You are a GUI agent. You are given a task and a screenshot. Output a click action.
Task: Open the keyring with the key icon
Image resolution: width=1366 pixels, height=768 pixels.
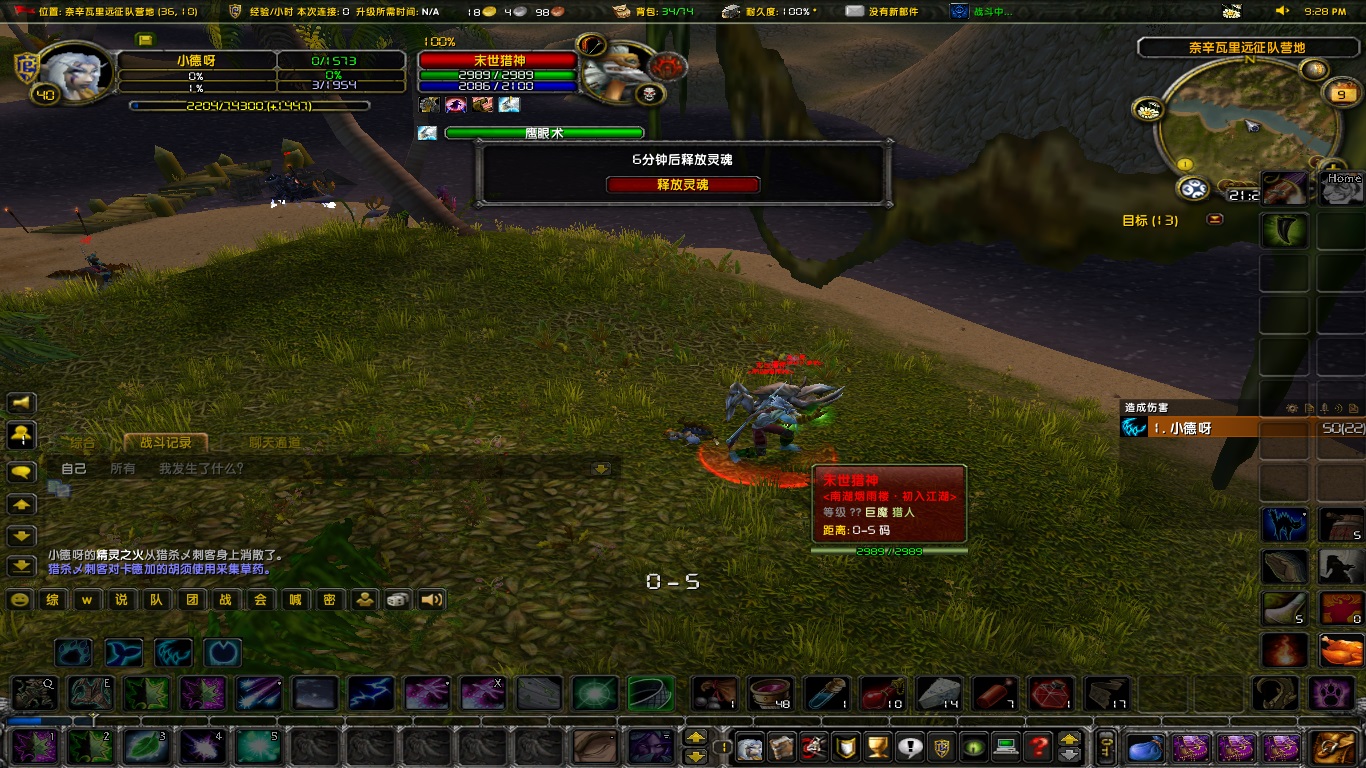pos(1106,746)
